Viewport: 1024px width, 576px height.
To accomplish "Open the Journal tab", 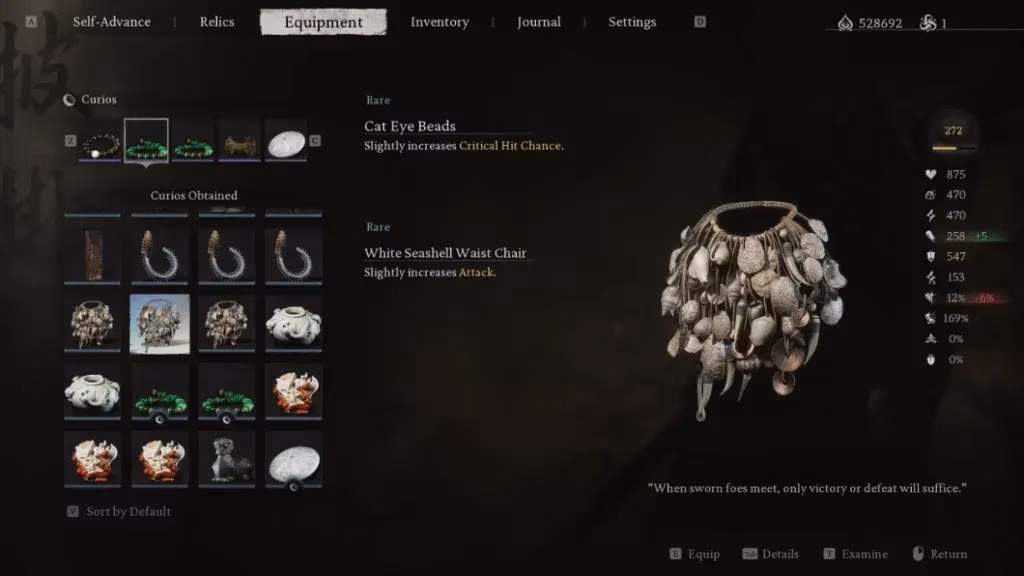I will click(x=538, y=22).
